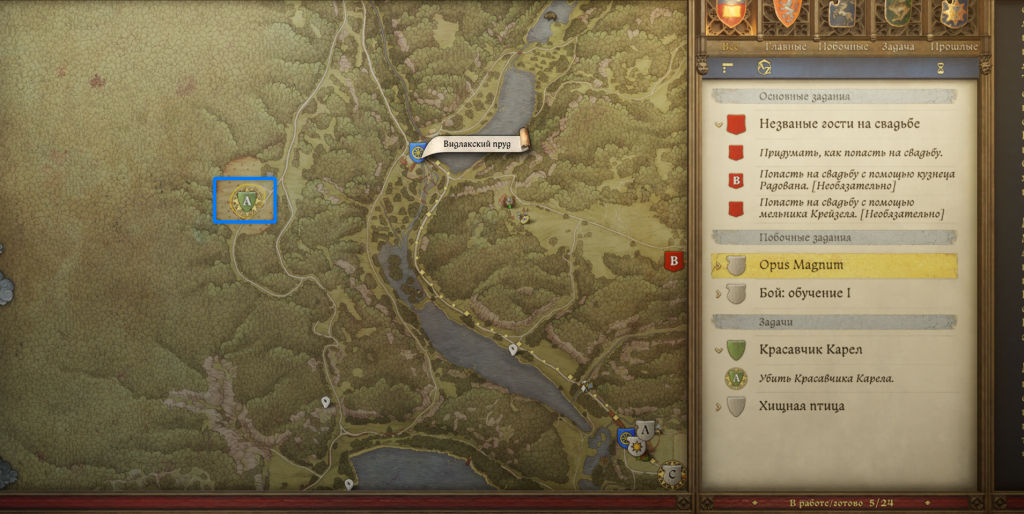Screen dimensions: 1024x514
Task: Select the Задача tab
Action: [x=897, y=46]
